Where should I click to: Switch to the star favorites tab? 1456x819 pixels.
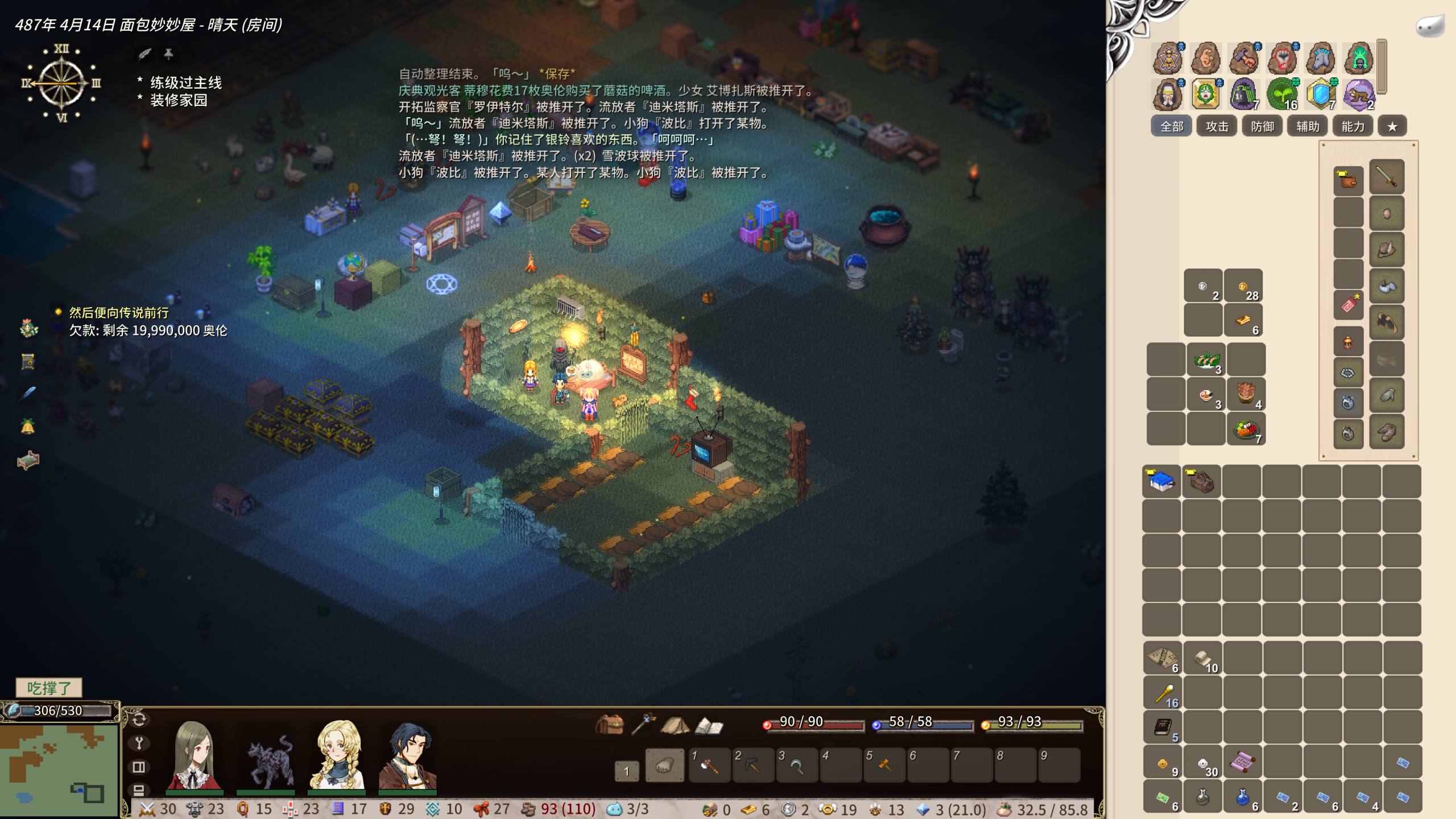point(1392,126)
